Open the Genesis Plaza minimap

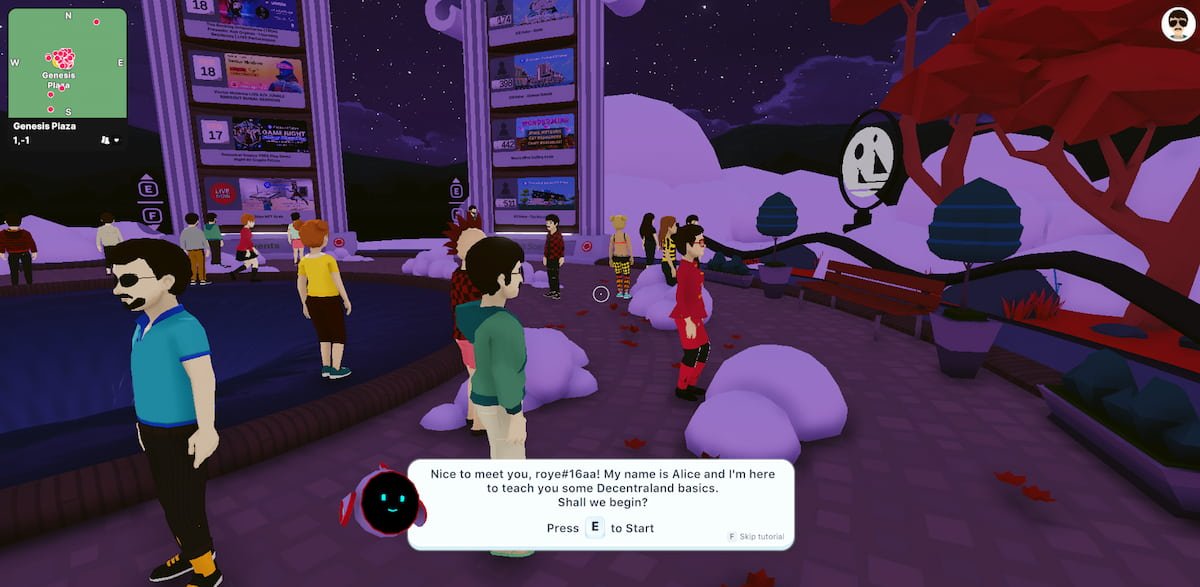point(67,63)
